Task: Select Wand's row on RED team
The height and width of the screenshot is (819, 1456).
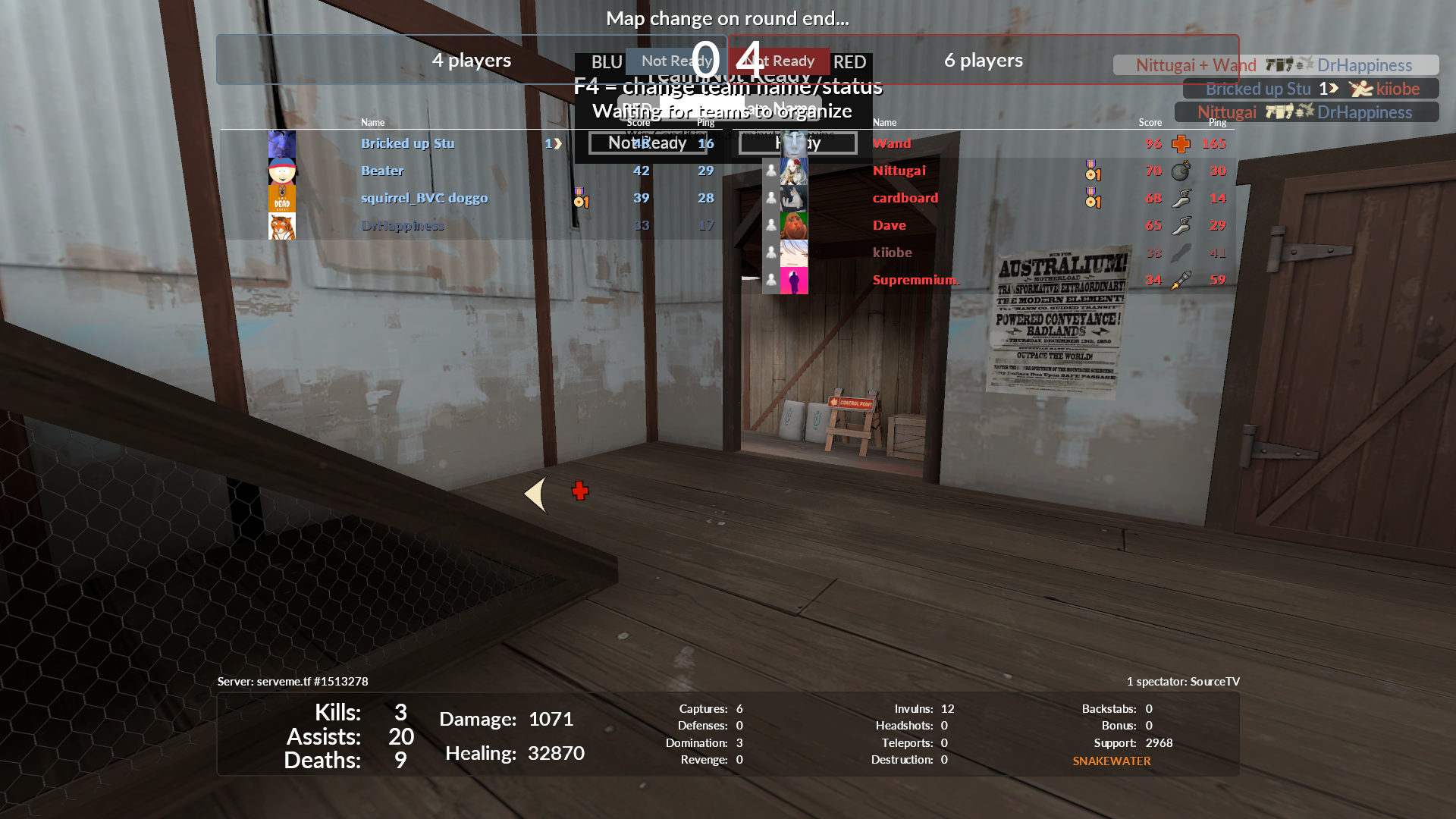Action: click(892, 143)
